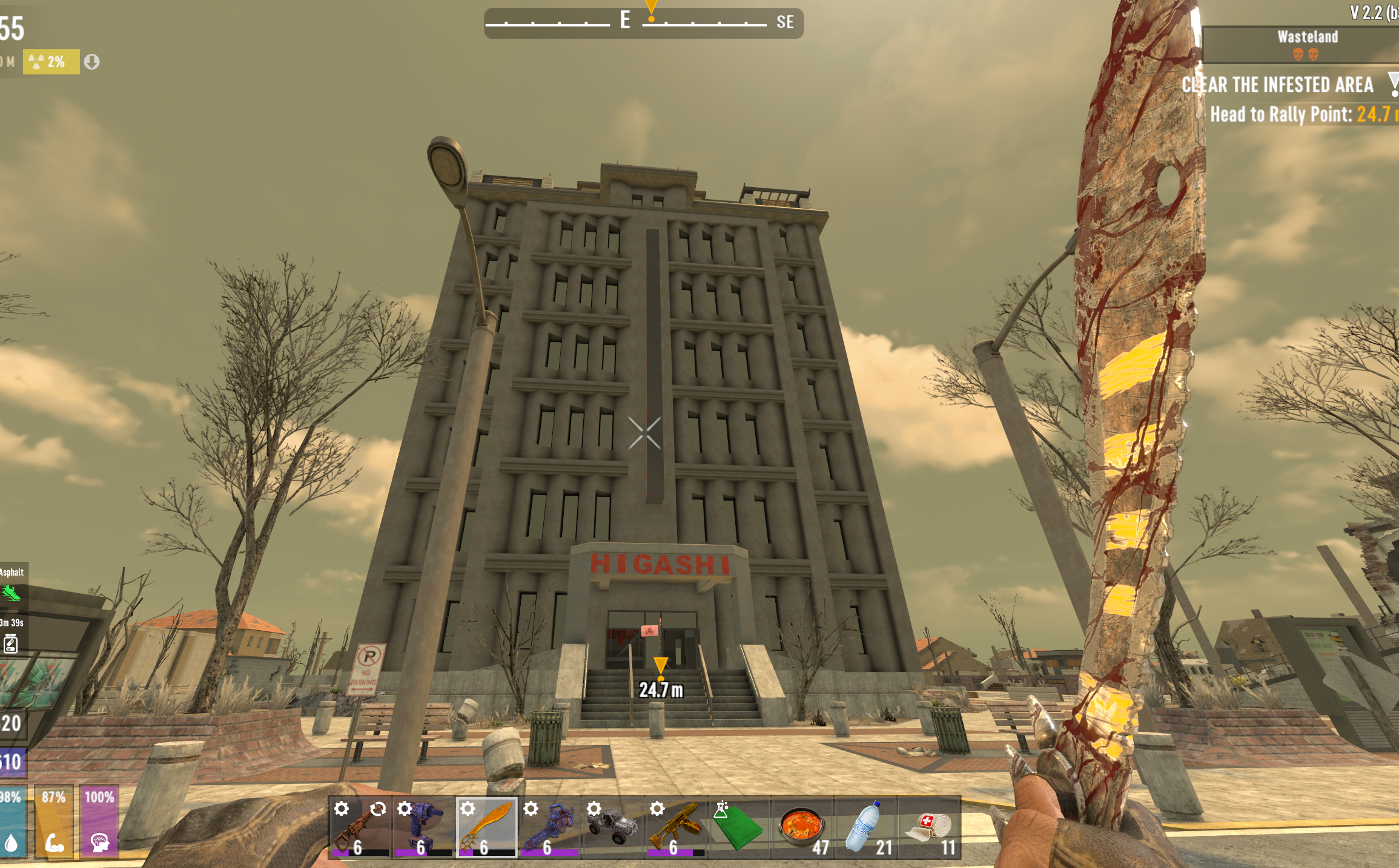Pick the green book hotbar slot
1399x868 pixels.
pos(739,827)
